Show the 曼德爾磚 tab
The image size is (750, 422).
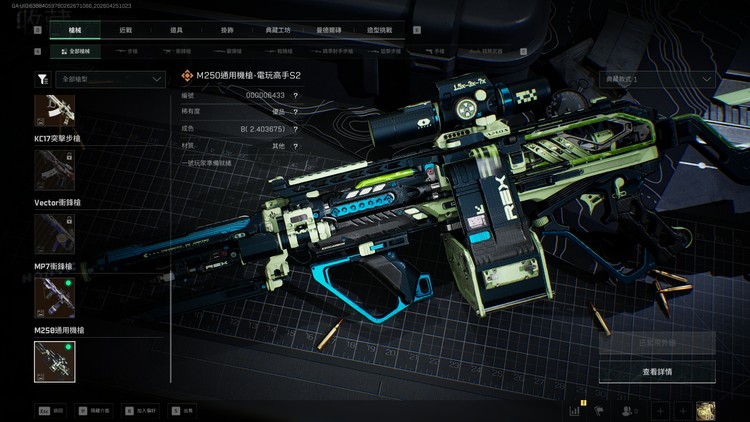coord(333,31)
